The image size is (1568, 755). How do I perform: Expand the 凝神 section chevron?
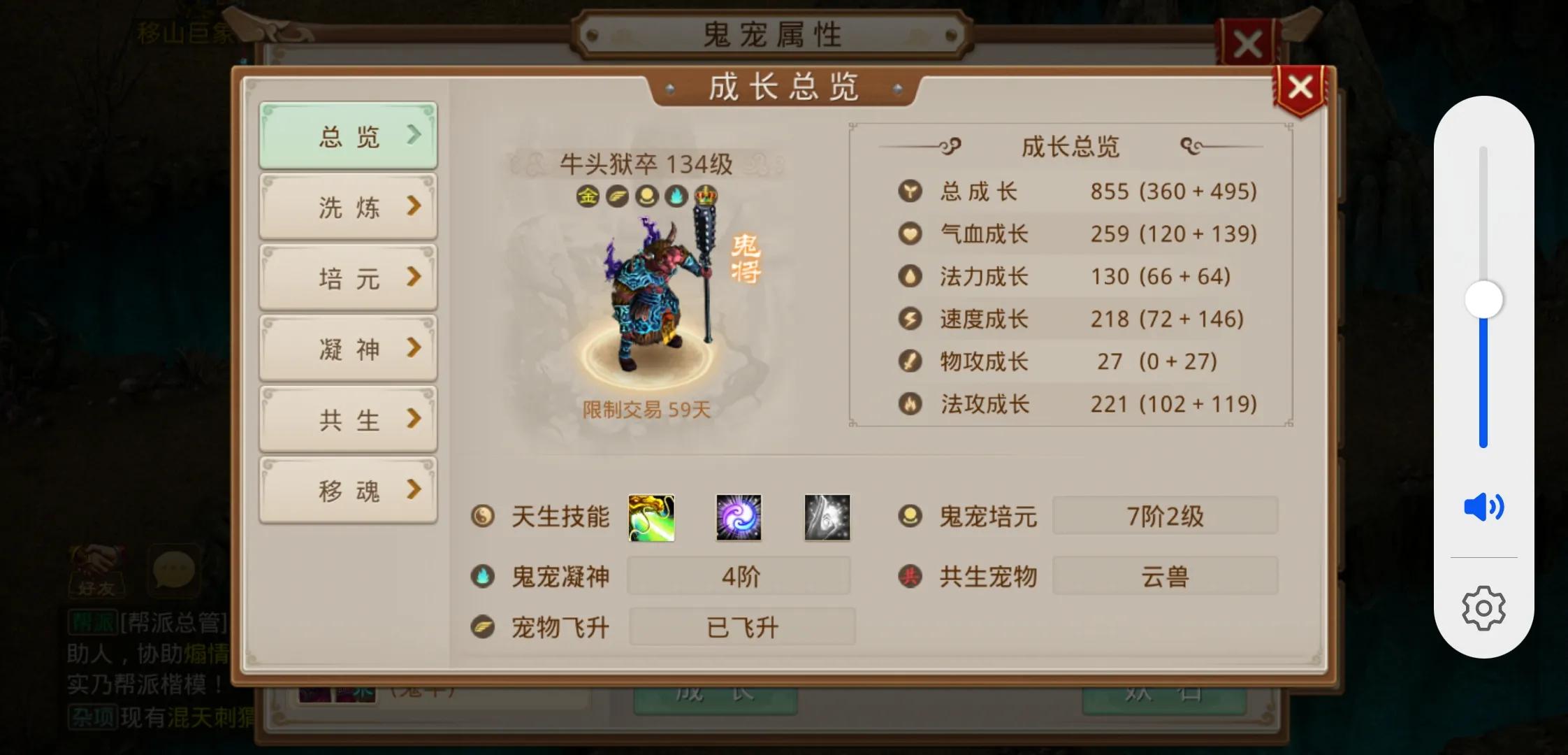pyautogui.click(x=415, y=347)
